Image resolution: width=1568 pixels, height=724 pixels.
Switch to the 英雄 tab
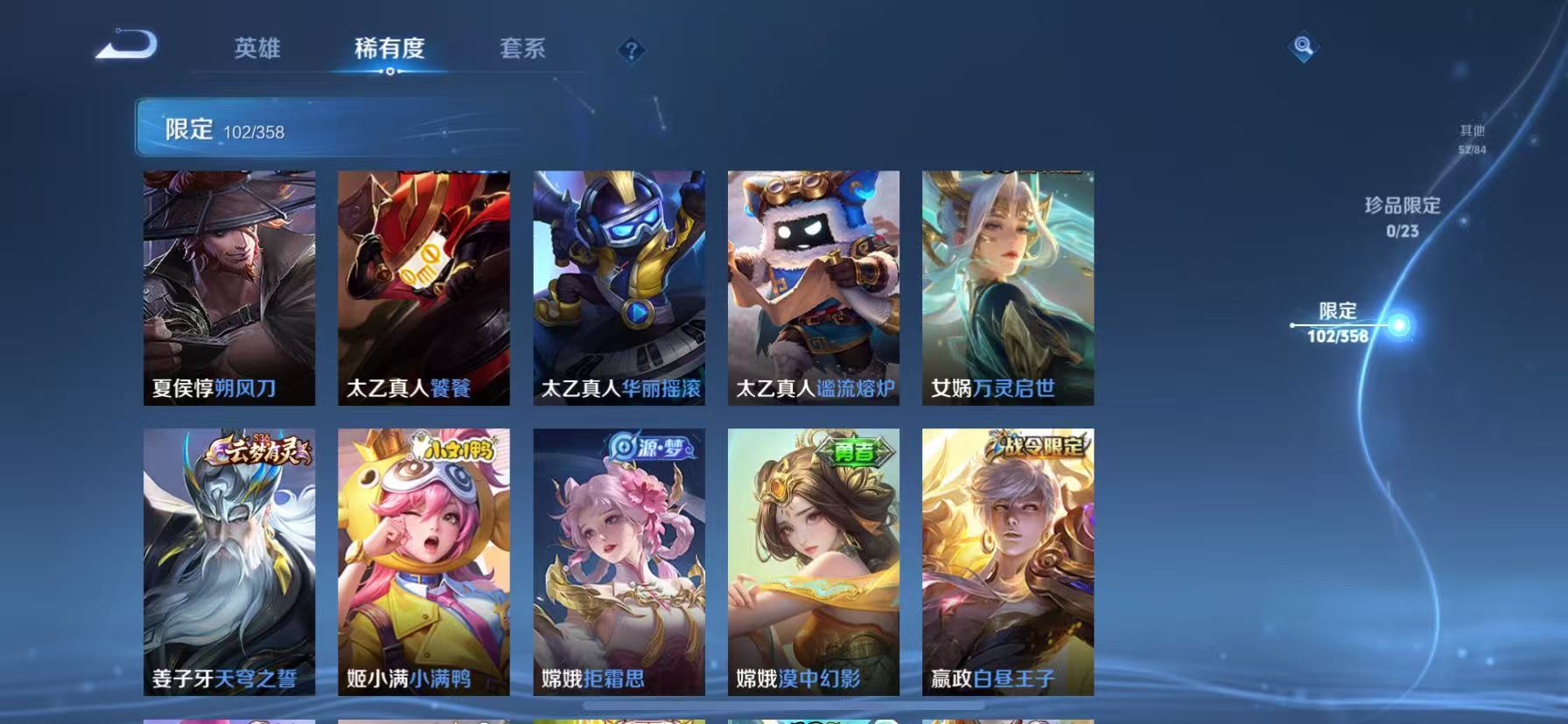coord(257,50)
